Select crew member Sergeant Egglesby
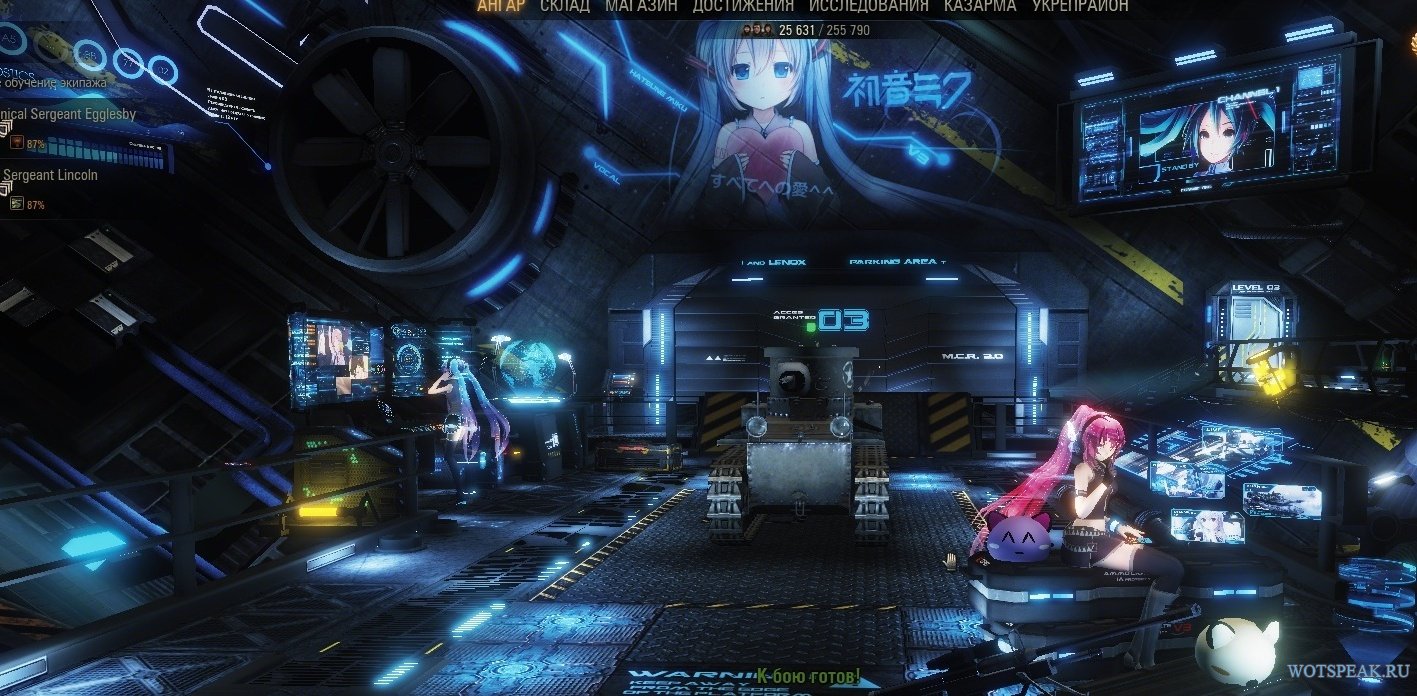This screenshot has height=696, width=1417. 68,114
